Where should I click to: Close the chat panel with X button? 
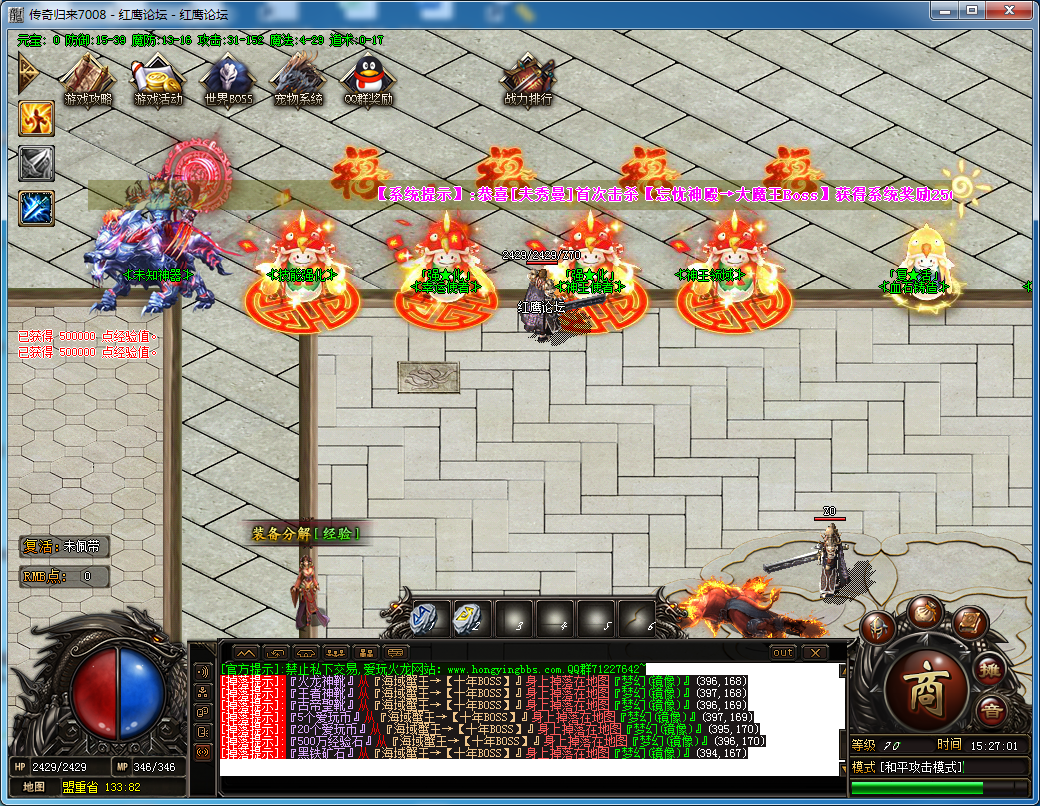click(815, 653)
